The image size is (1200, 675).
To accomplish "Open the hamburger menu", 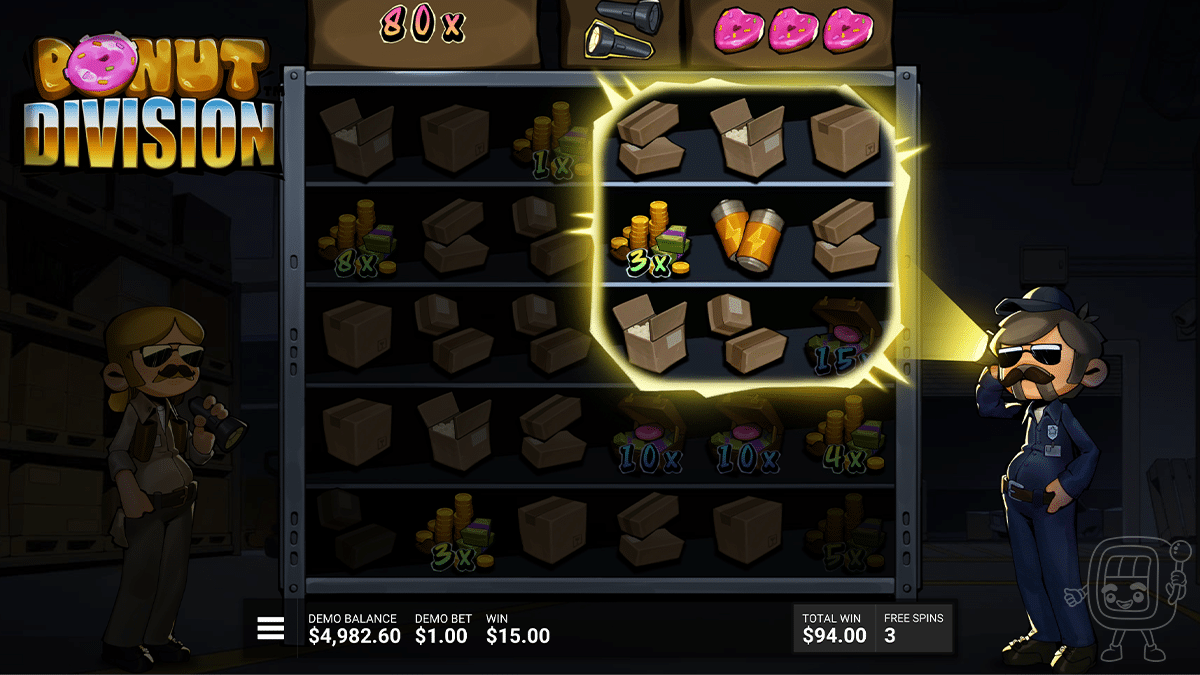I will point(271,628).
